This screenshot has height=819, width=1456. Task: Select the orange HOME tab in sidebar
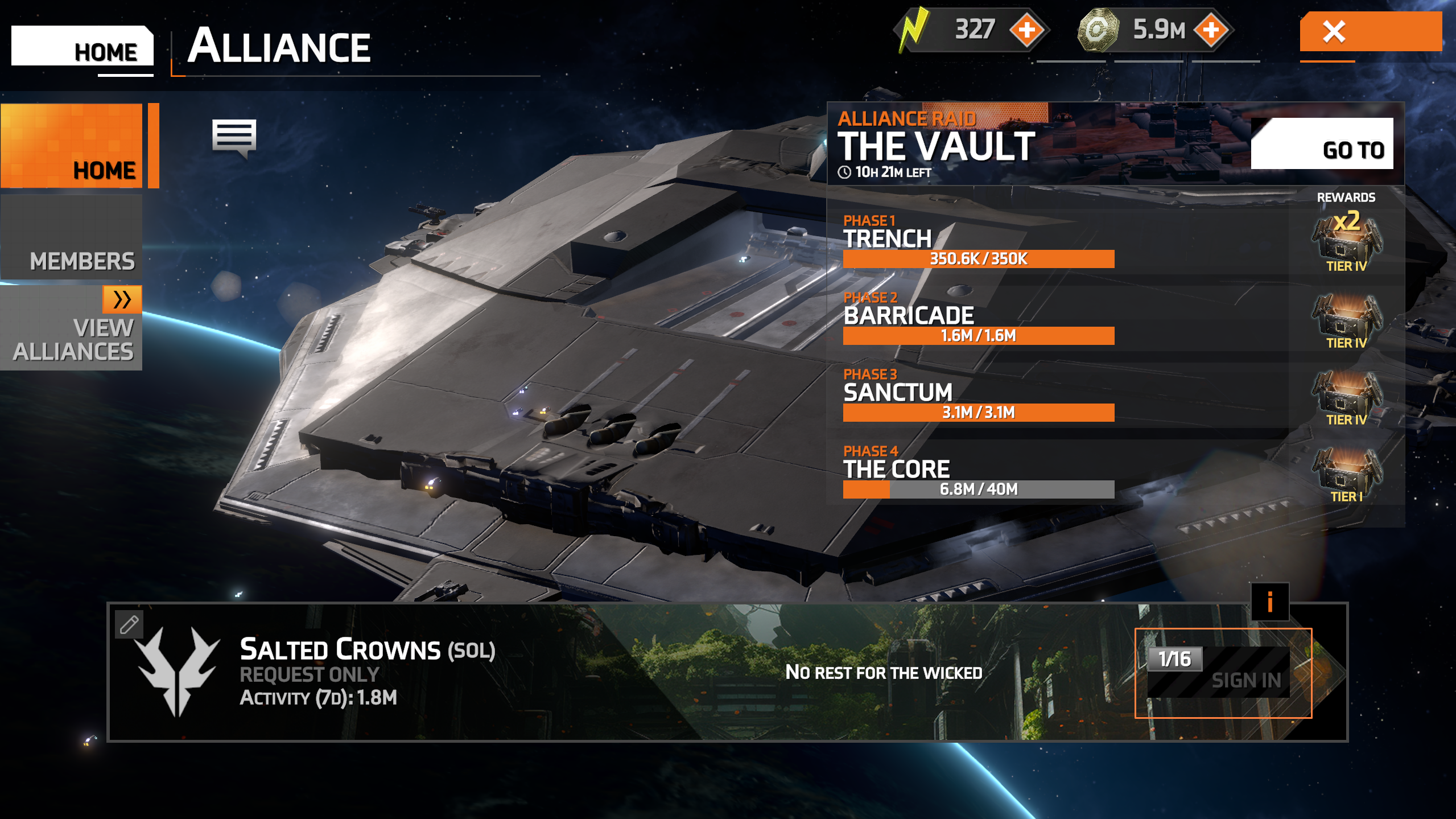click(72, 146)
